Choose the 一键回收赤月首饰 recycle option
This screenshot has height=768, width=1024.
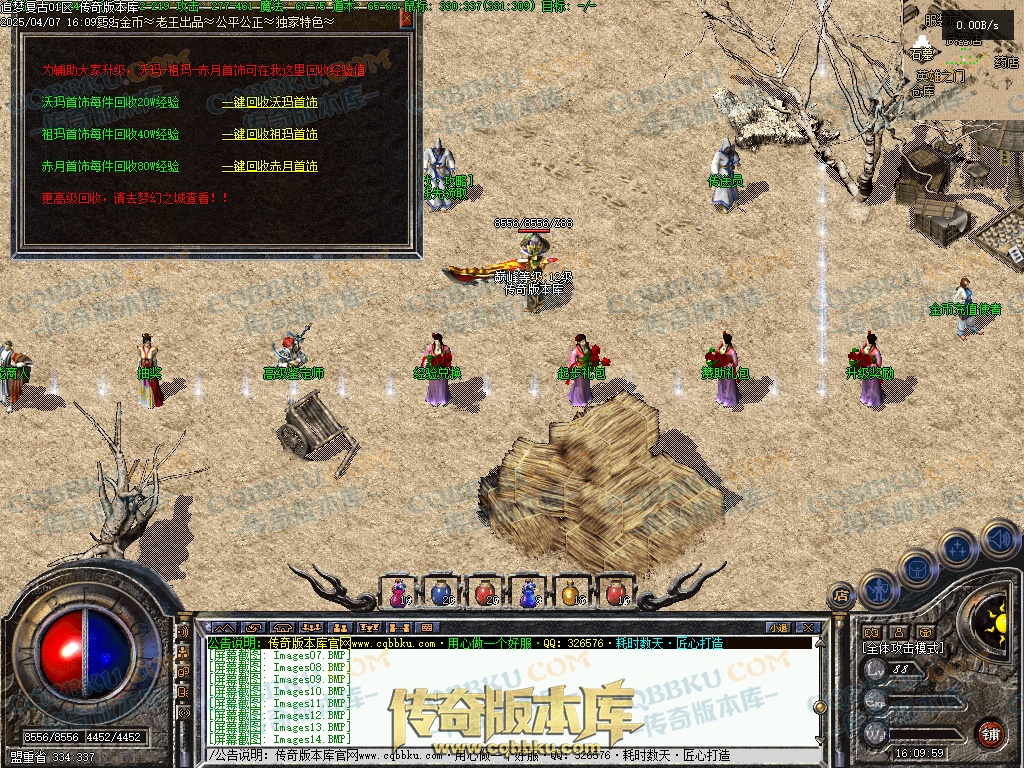(x=269, y=166)
